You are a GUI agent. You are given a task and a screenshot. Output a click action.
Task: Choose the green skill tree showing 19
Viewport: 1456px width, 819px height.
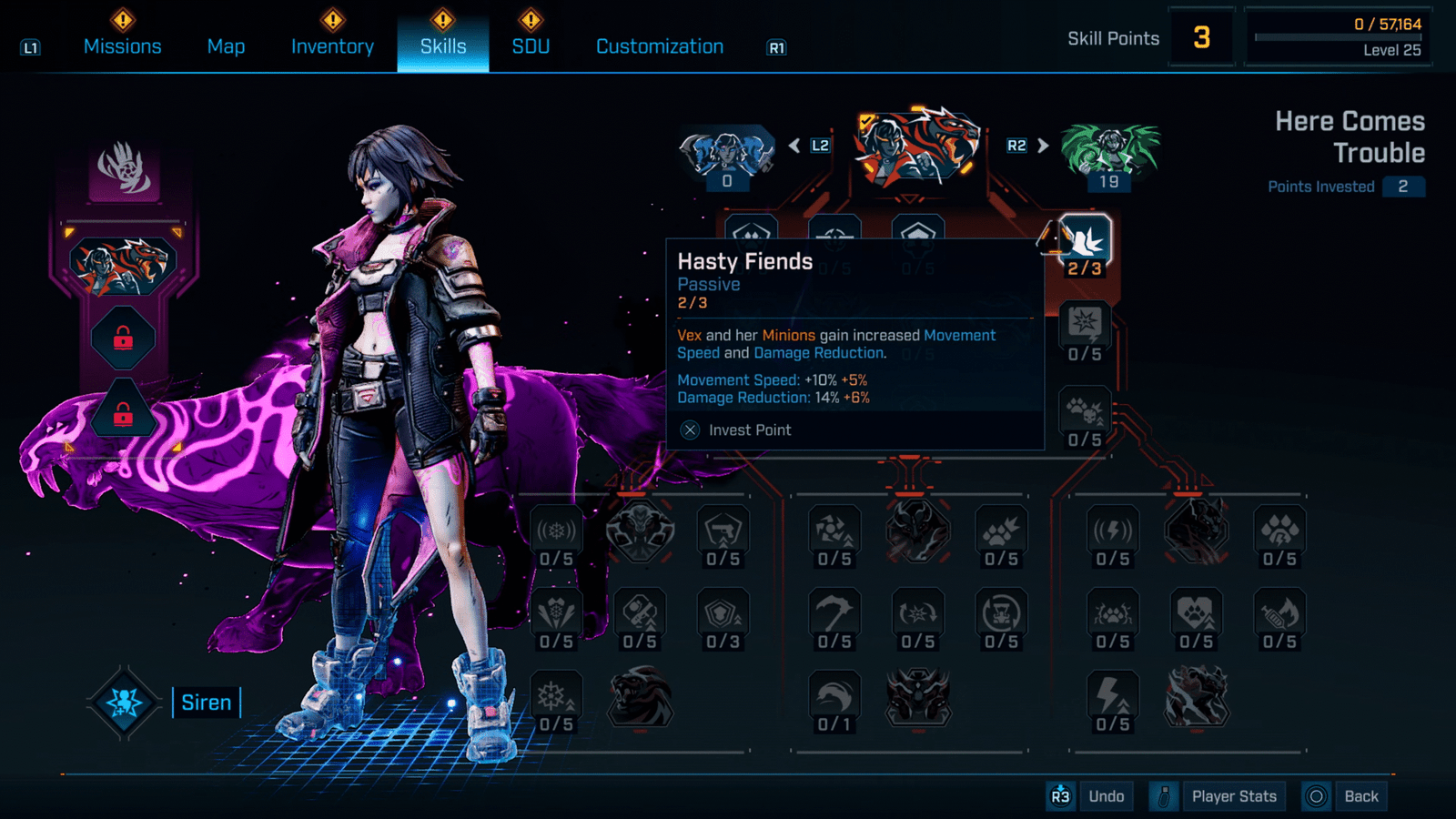1109,153
